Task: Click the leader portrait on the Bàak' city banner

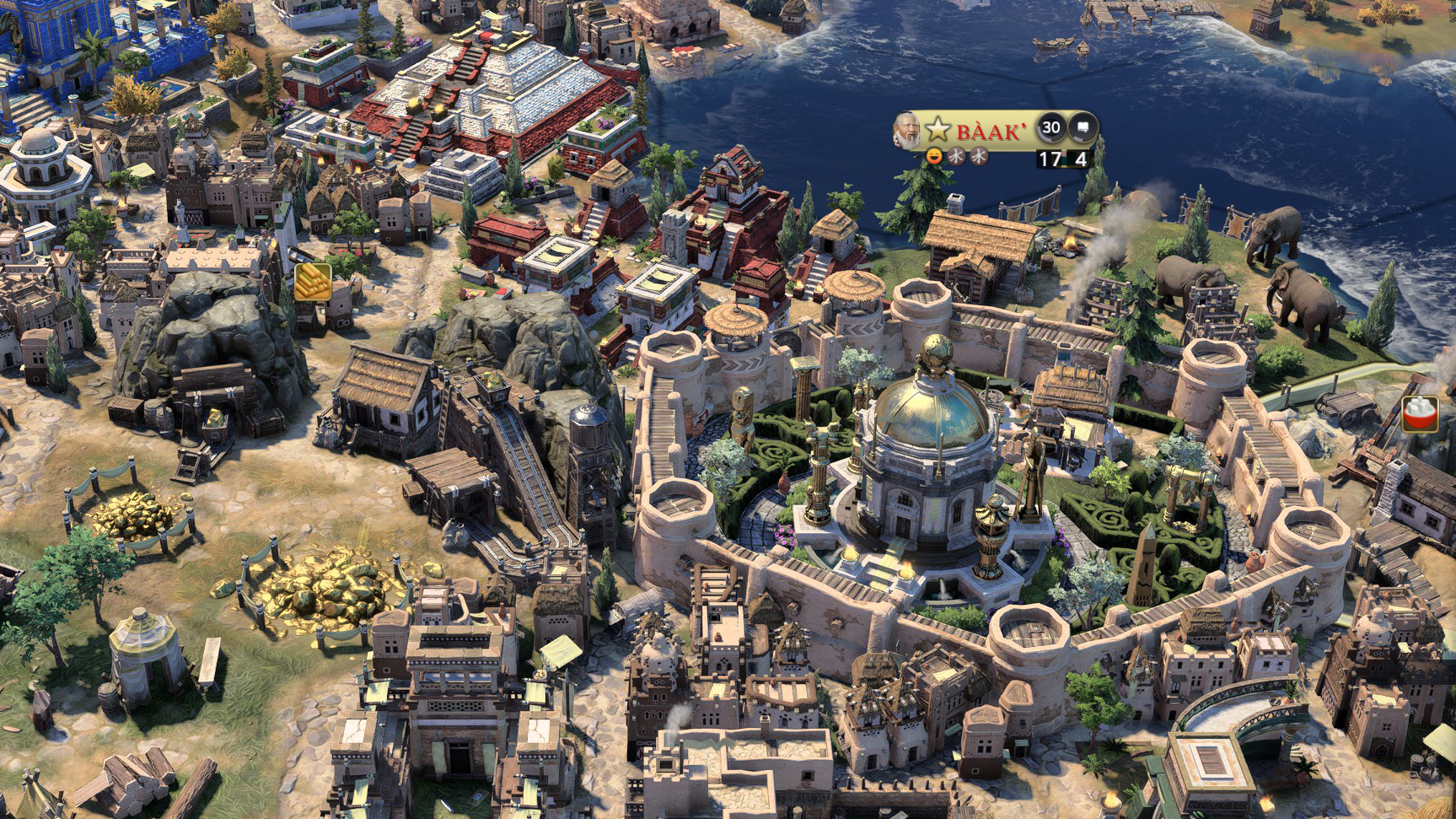Action: [x=907, y=131]
